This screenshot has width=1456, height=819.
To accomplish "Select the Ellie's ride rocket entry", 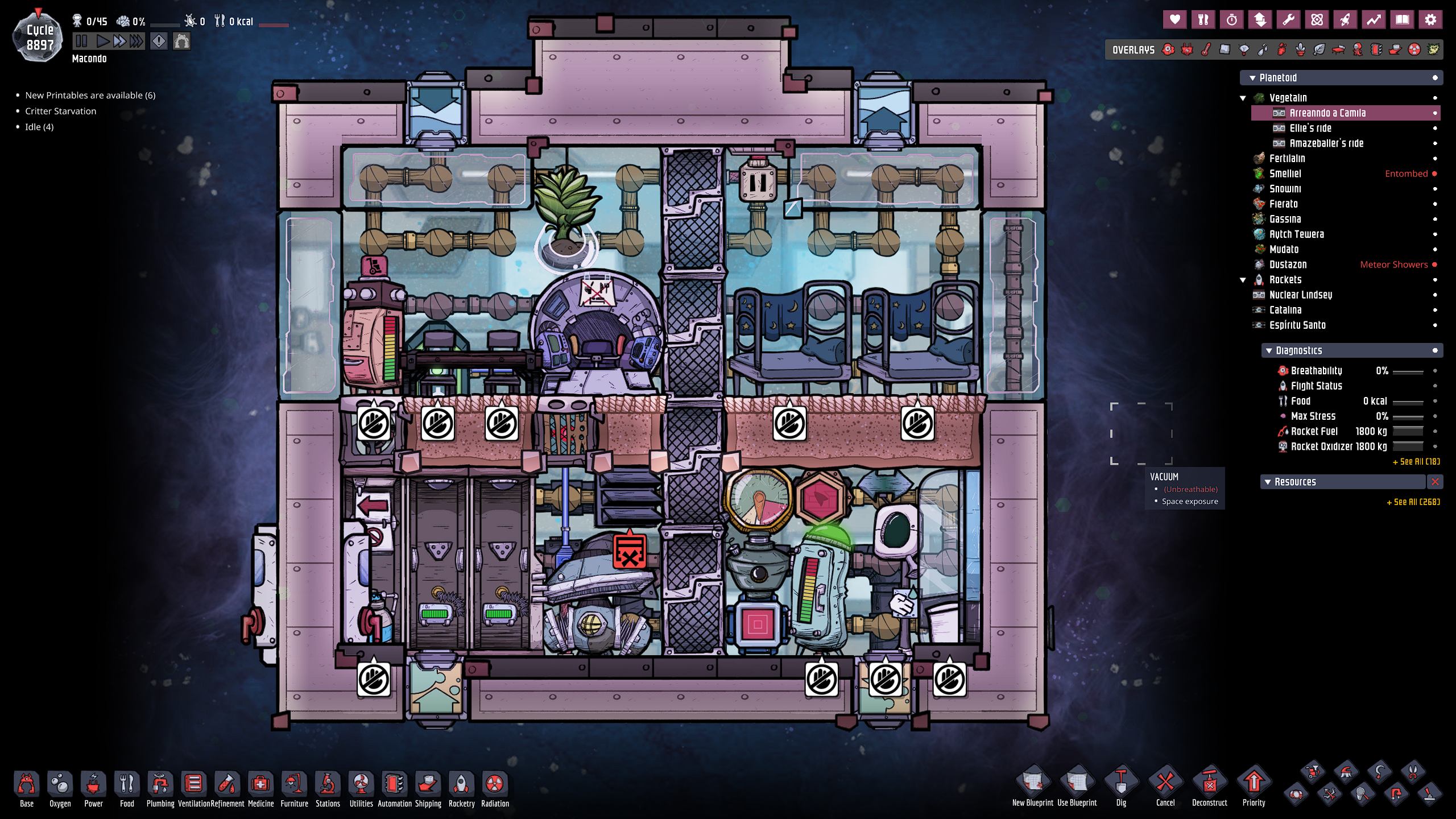I will [x=1310, y=128].
